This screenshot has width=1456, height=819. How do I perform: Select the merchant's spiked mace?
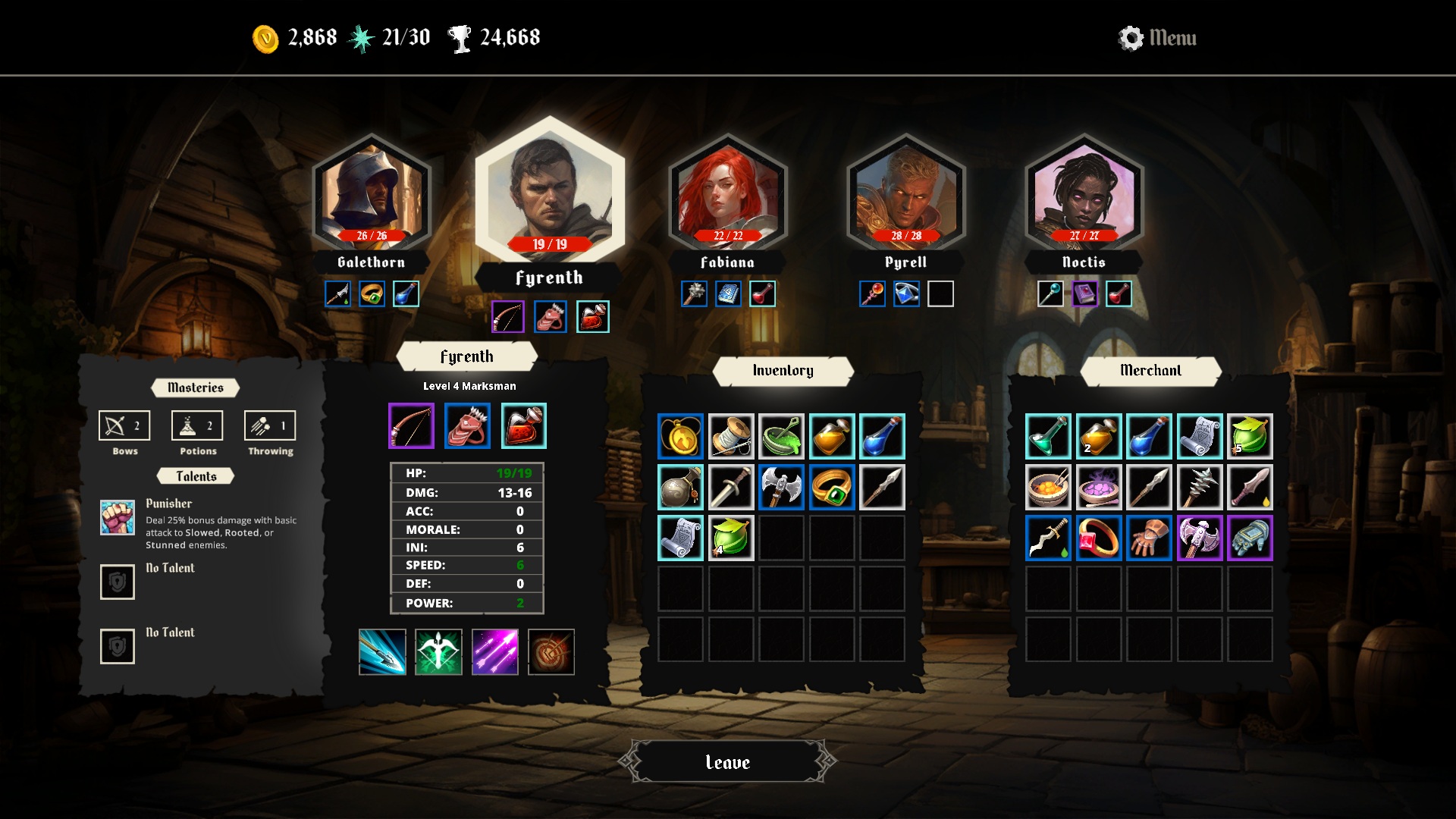coord(1200,488)
